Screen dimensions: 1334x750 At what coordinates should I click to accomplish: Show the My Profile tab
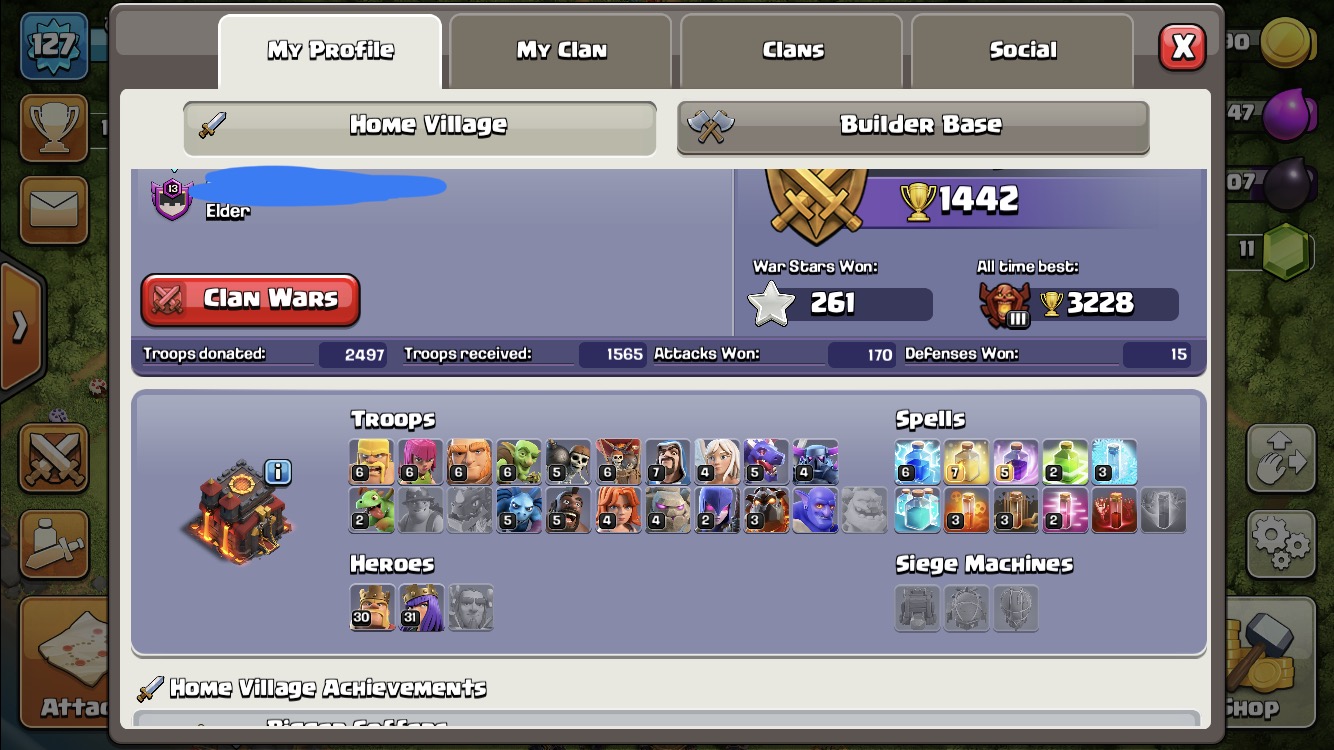(330, 50)
